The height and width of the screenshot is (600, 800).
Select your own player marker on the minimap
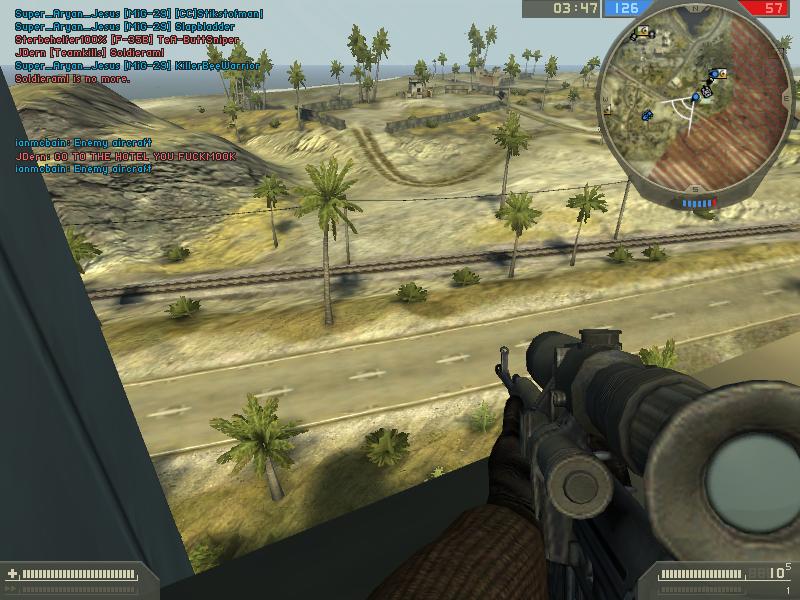(696, 97)
